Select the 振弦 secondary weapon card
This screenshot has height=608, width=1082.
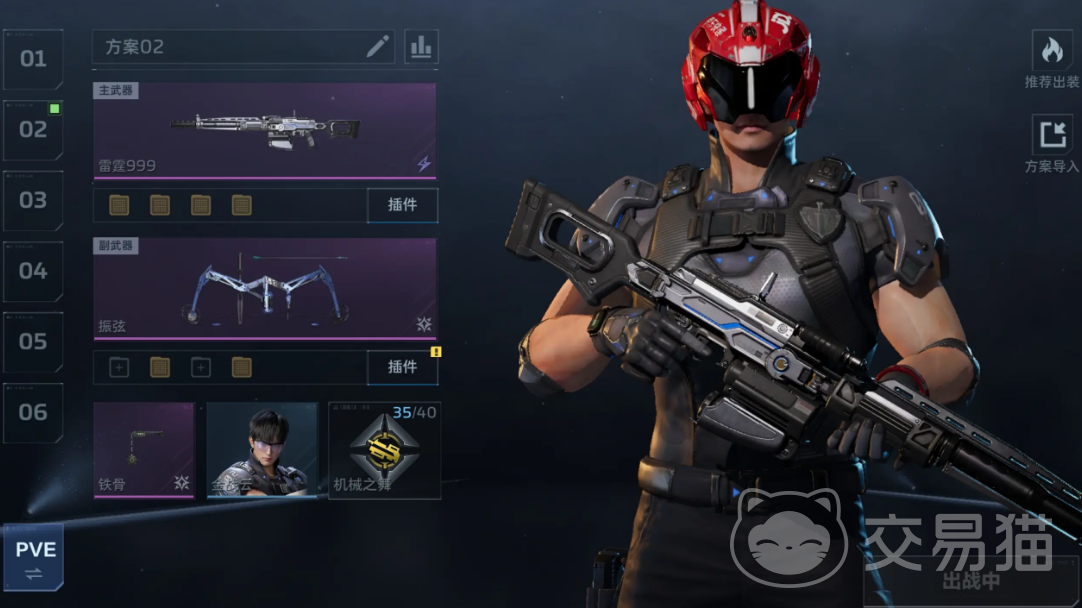point(265,289)
